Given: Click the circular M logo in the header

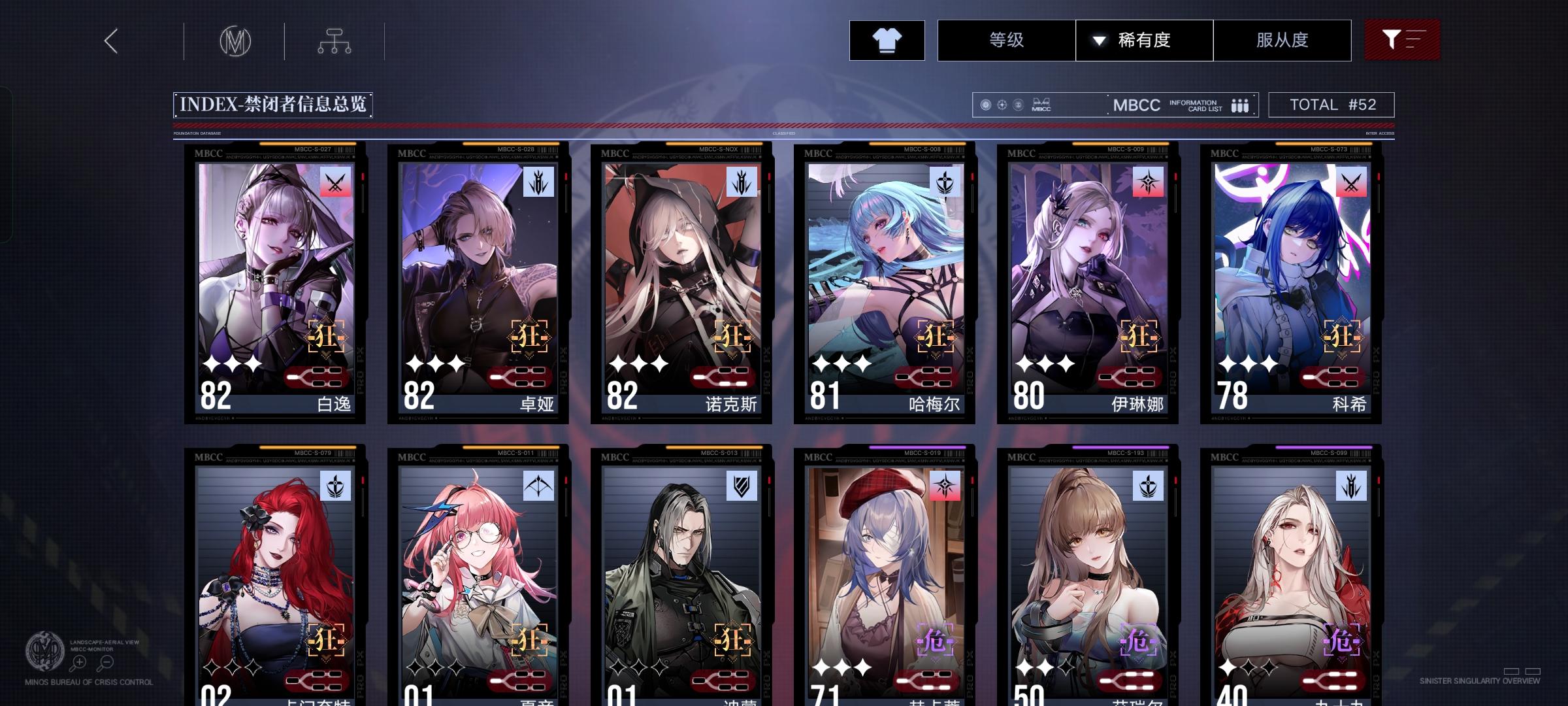Looking at the screenshot, I should [237, 41].
